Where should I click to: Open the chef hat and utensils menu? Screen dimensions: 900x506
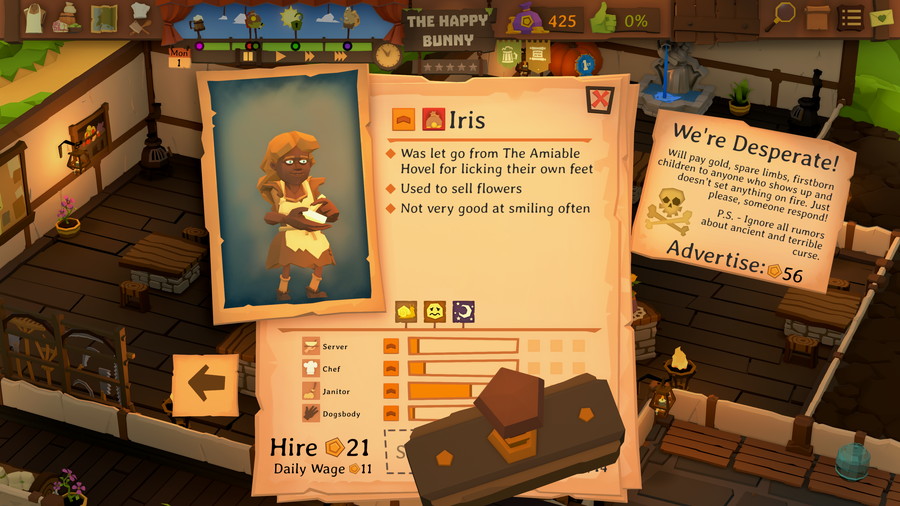point(138,18)
